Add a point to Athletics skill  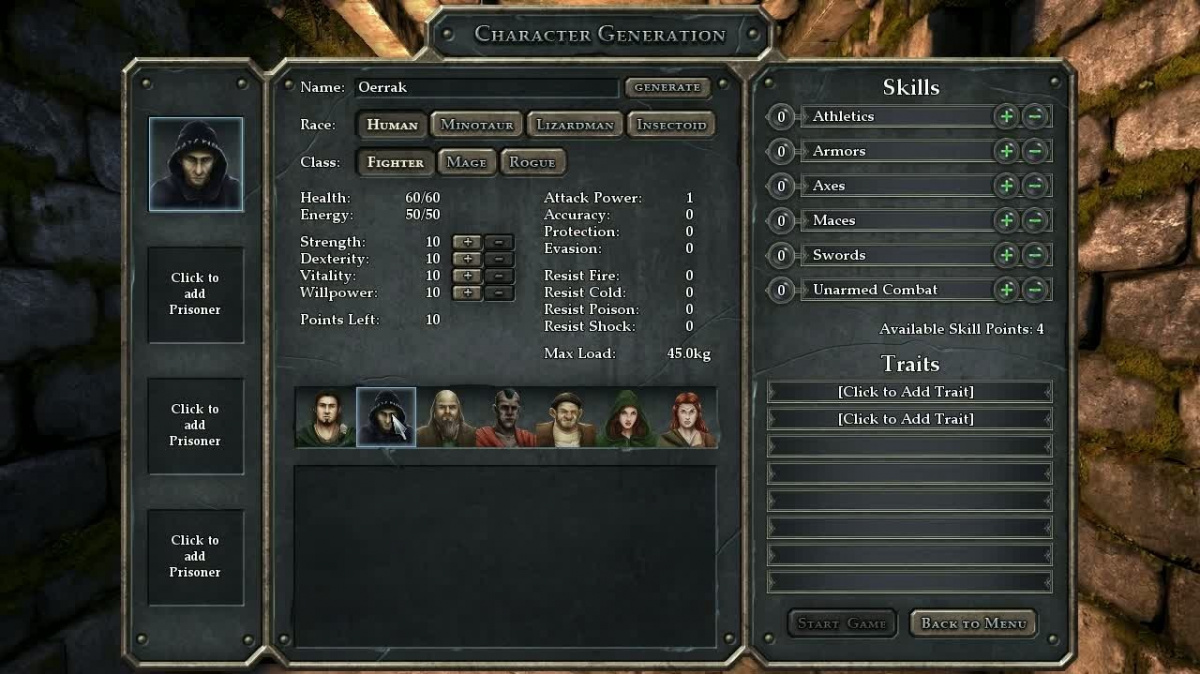point(1006,117)
